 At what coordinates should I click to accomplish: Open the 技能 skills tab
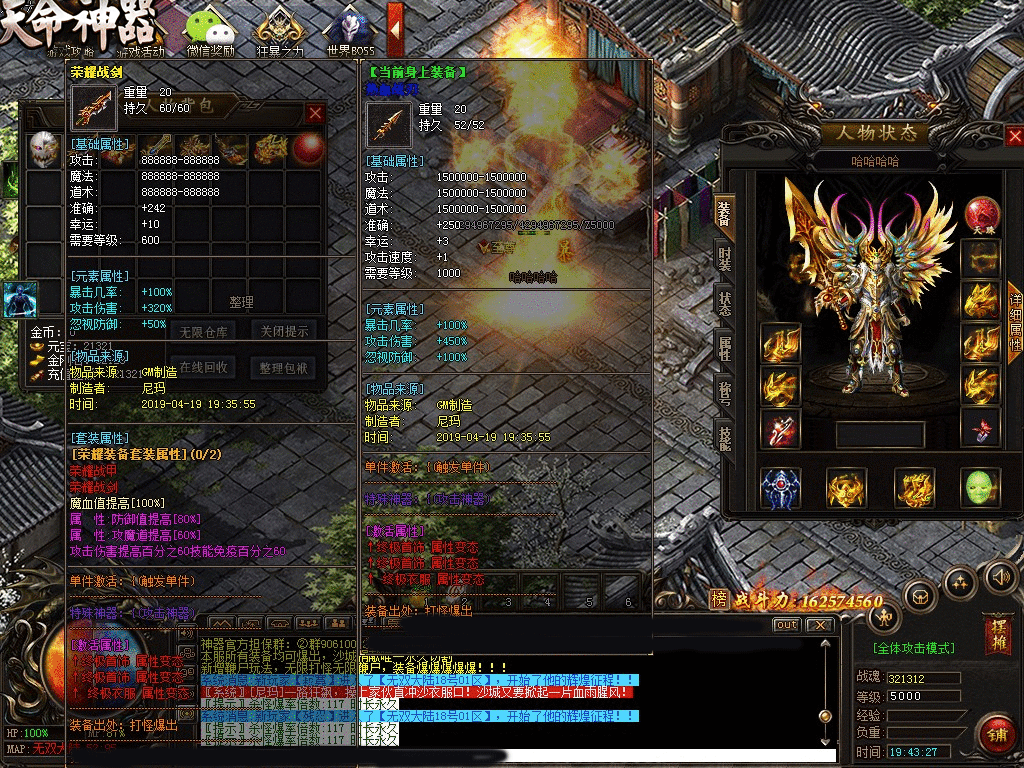724,435
